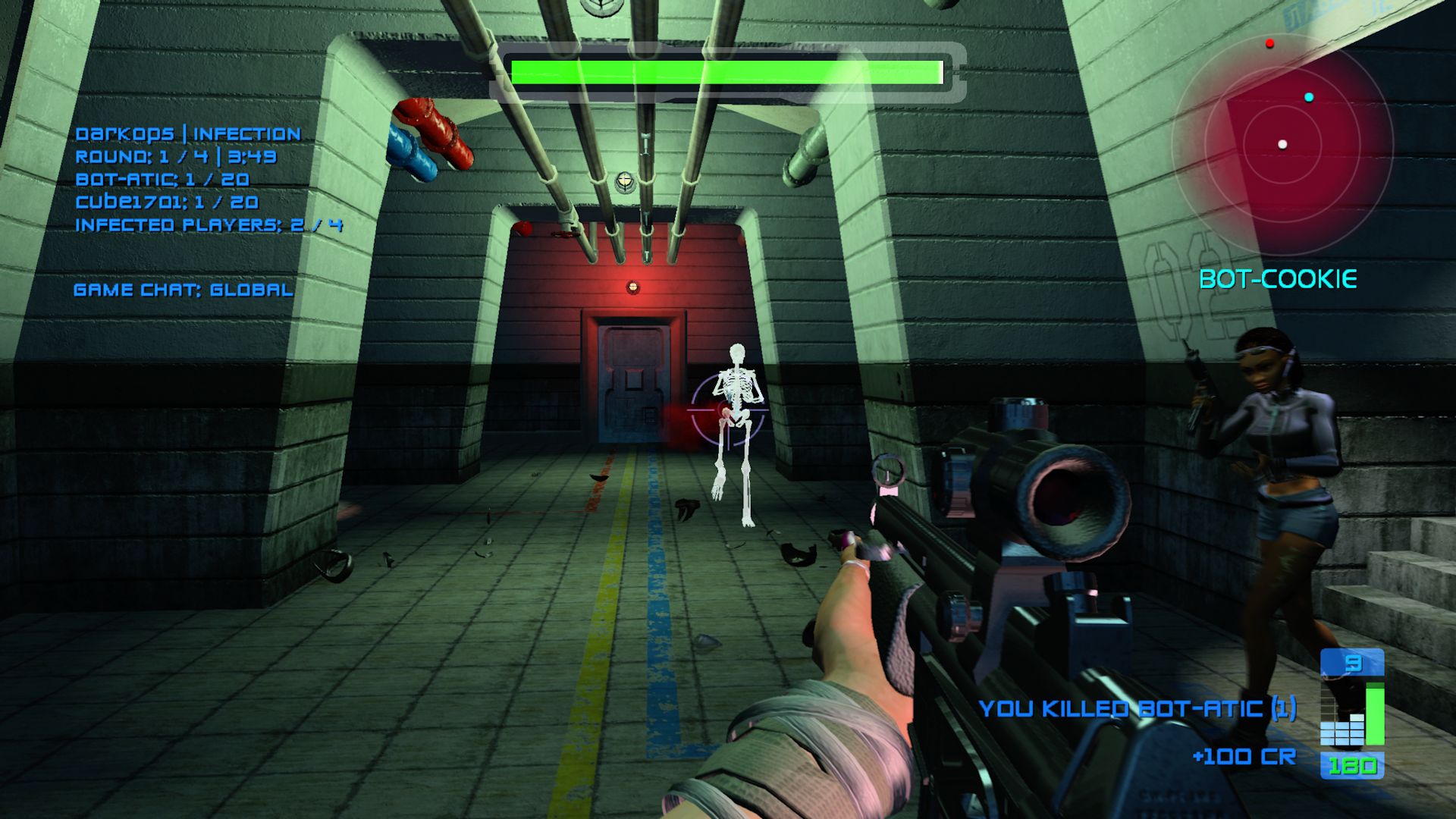Select the BOT-ATIC scoreboard row

point(162,180)
